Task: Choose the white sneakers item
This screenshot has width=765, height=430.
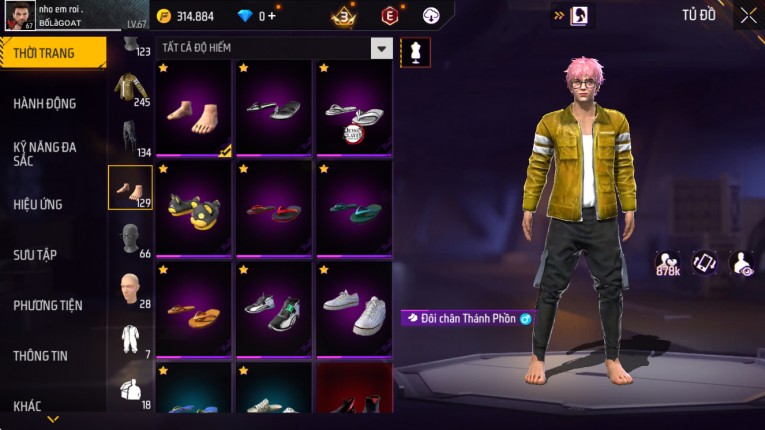Action: (x=354, y=309)
